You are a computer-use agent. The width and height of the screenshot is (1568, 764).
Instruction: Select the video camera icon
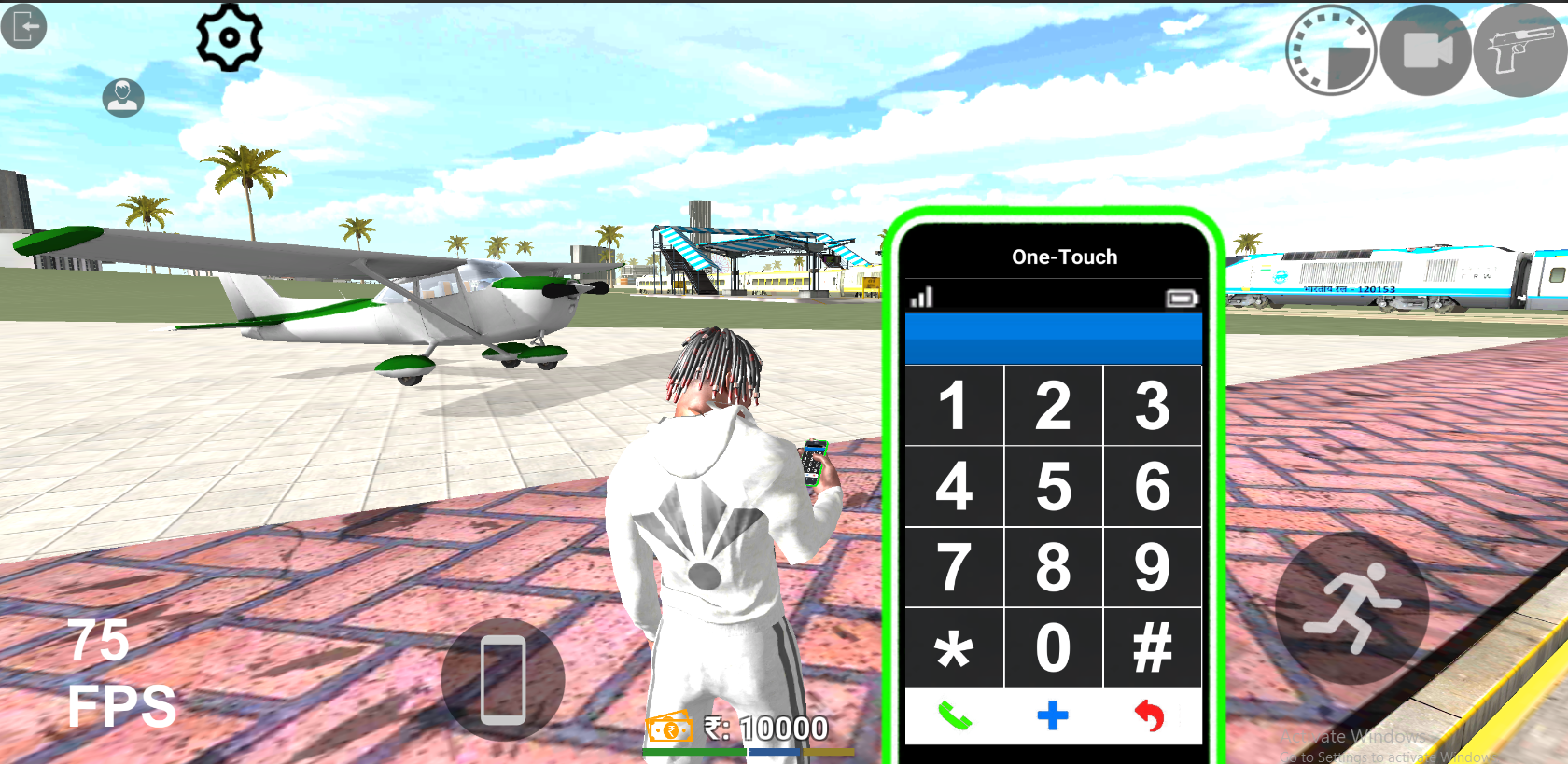click(x=1426, y=51)
